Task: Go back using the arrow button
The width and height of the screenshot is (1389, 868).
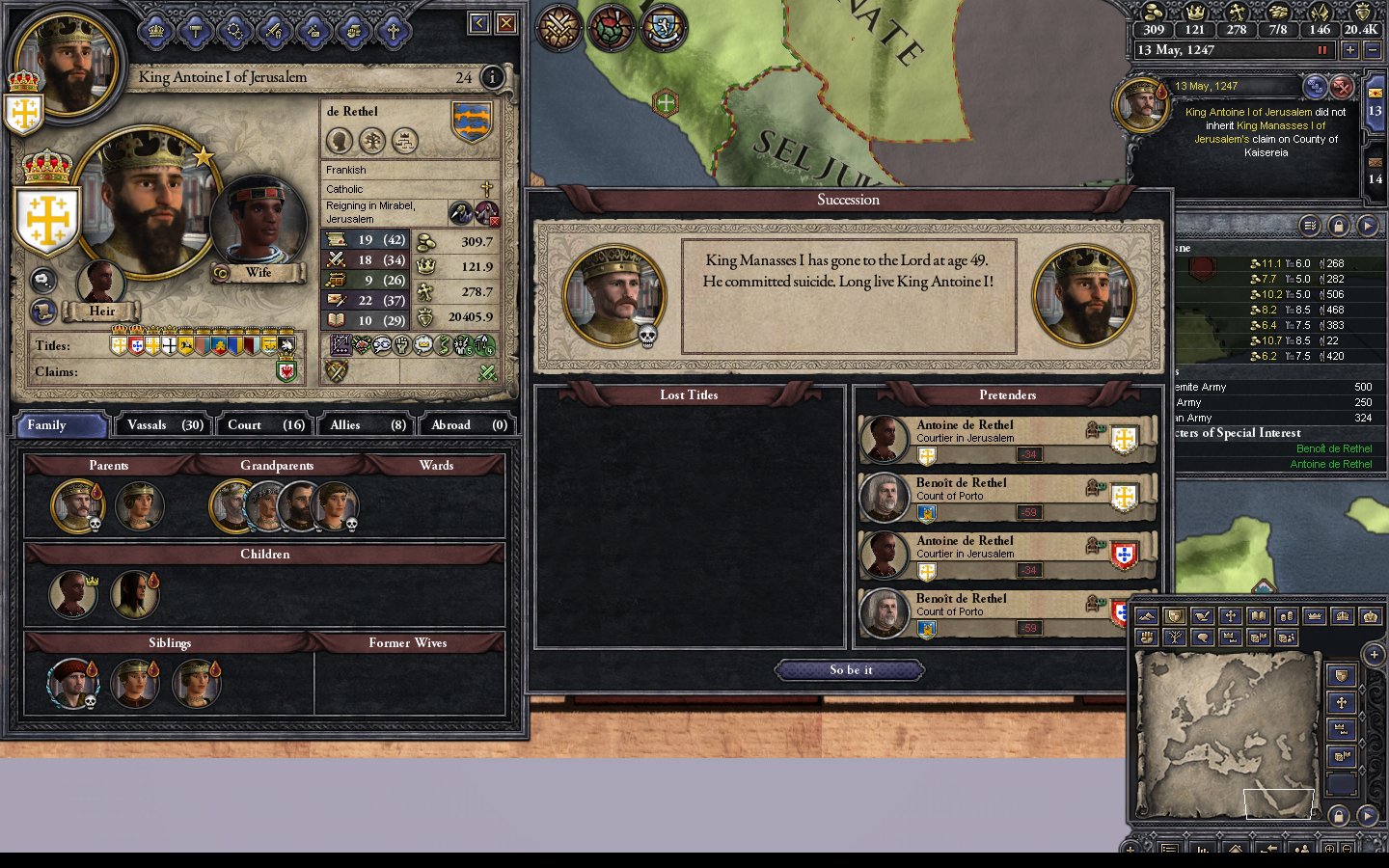Action: (478, 23)
